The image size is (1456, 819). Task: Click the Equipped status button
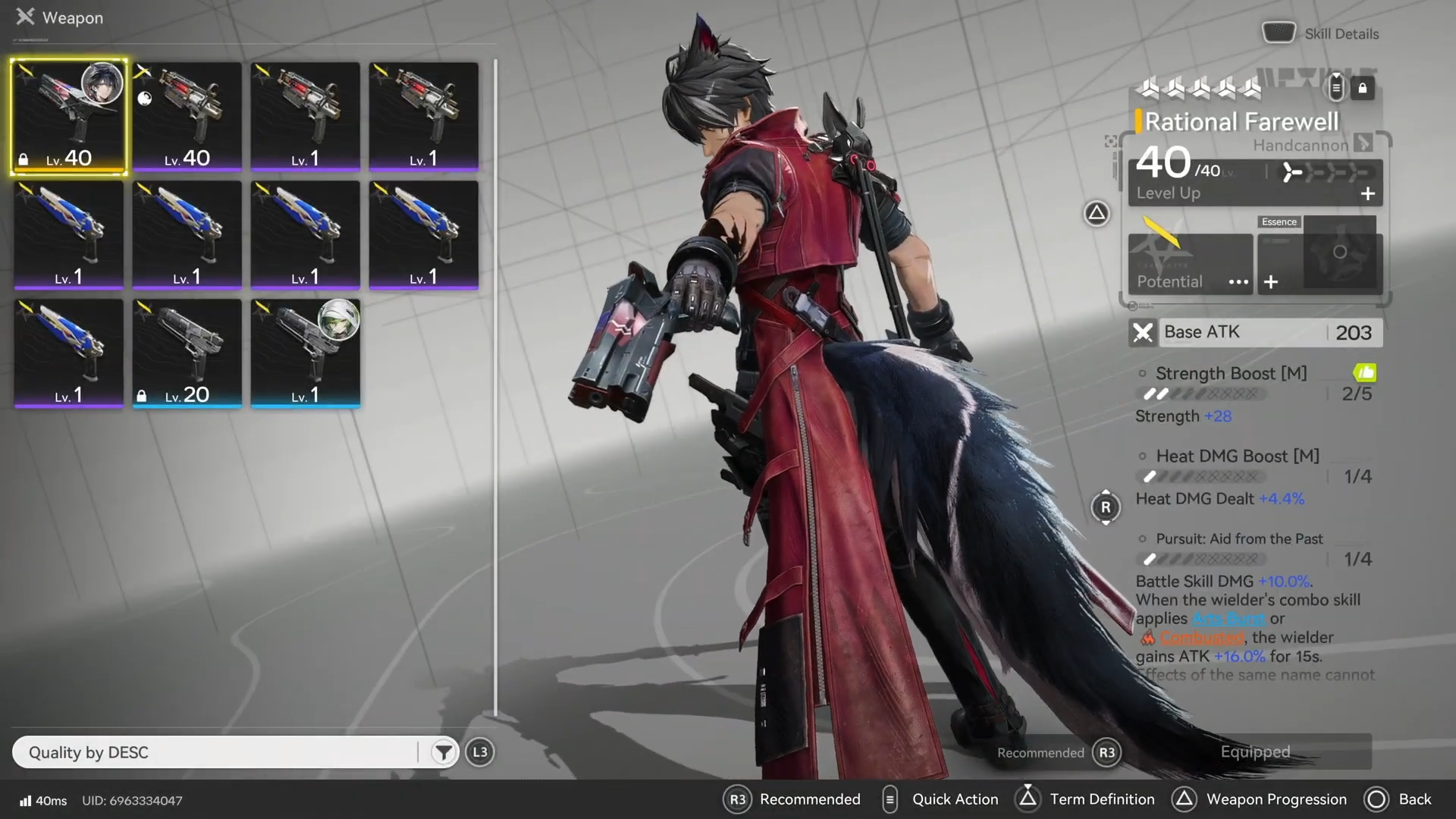click(x=1255, y=752)
